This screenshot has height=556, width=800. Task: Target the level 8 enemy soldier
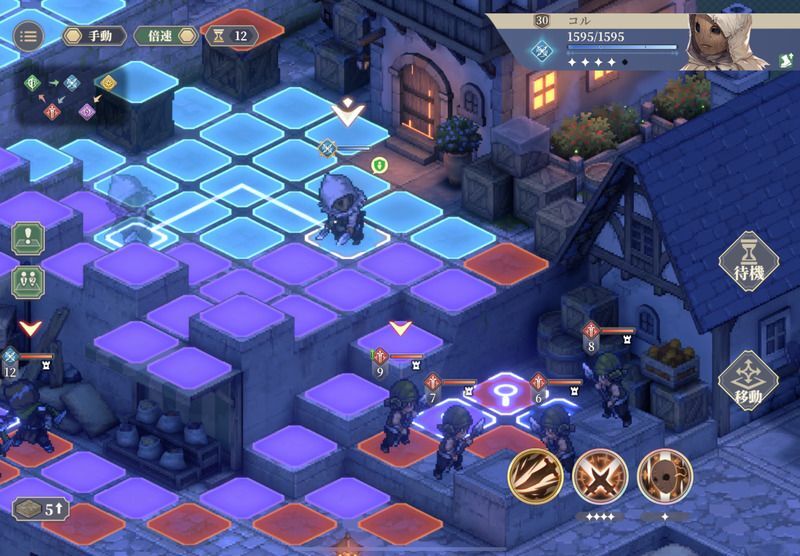click(608, 385)
